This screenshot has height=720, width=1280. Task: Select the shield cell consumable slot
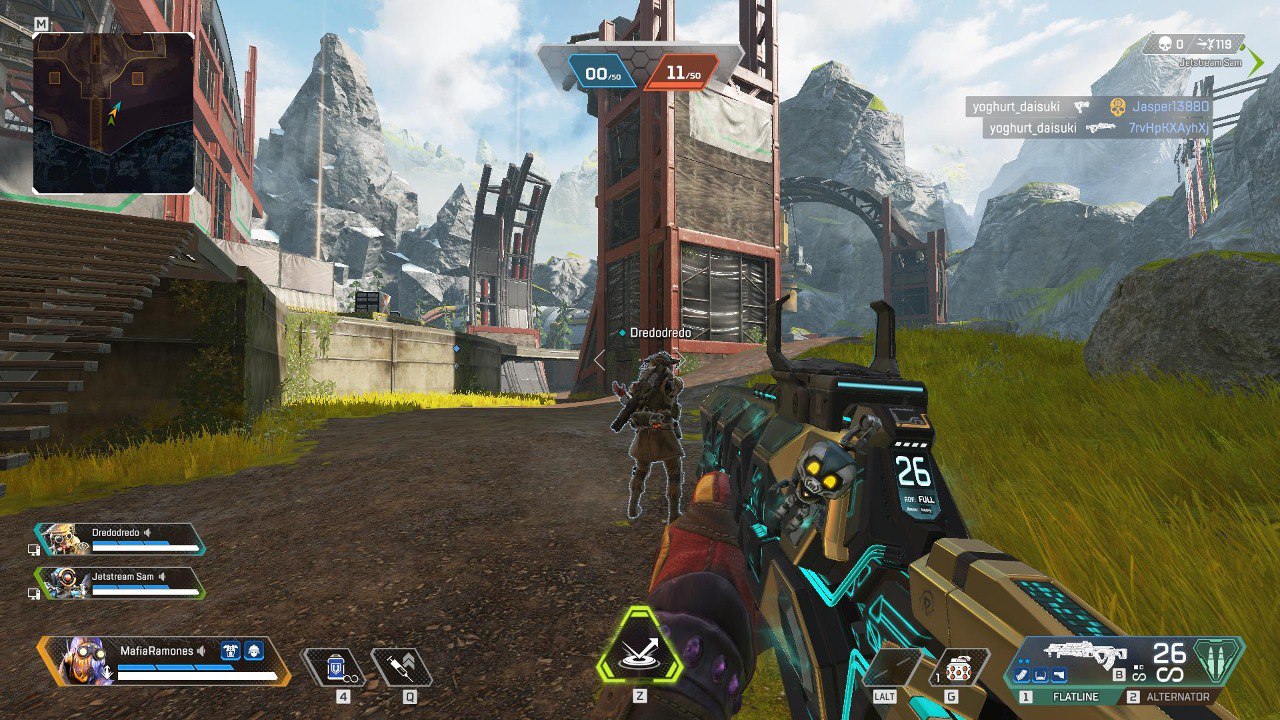coord(335,666)
